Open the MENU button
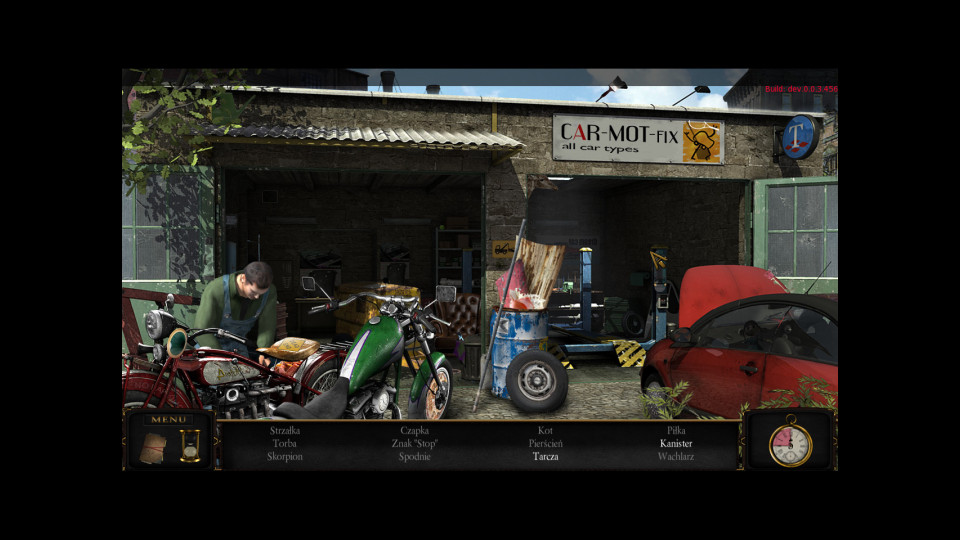This screenshot has height=540, width=960. (x=168, y=420)
